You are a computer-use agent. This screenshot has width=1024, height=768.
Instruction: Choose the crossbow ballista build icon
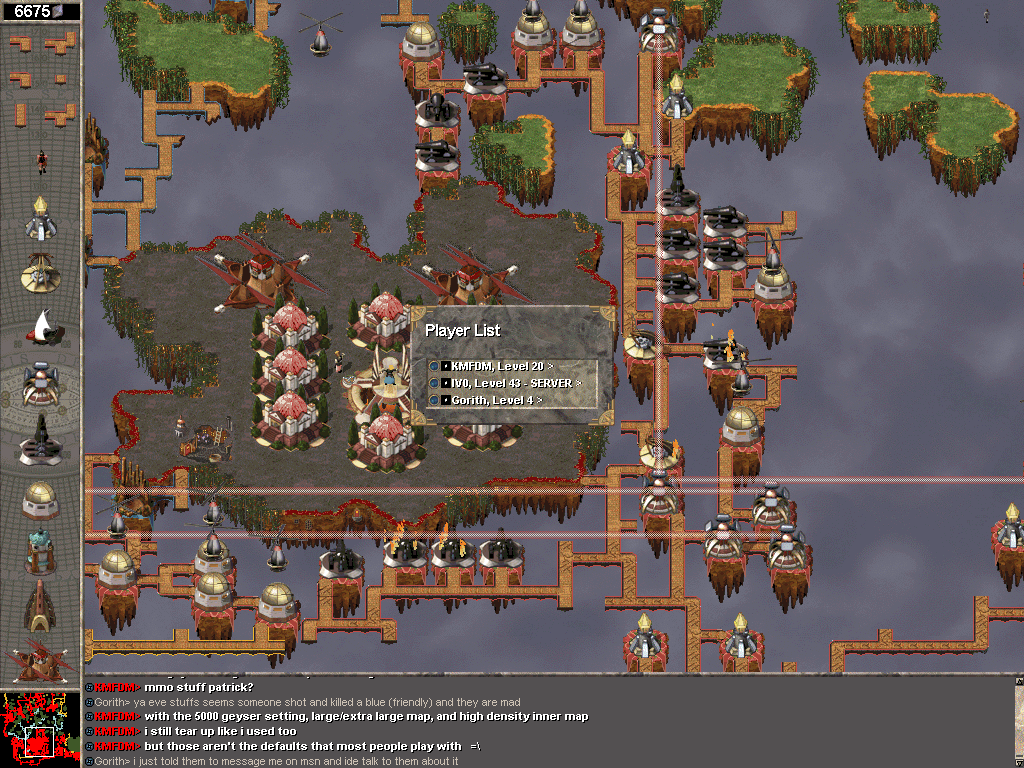(40, 271)
